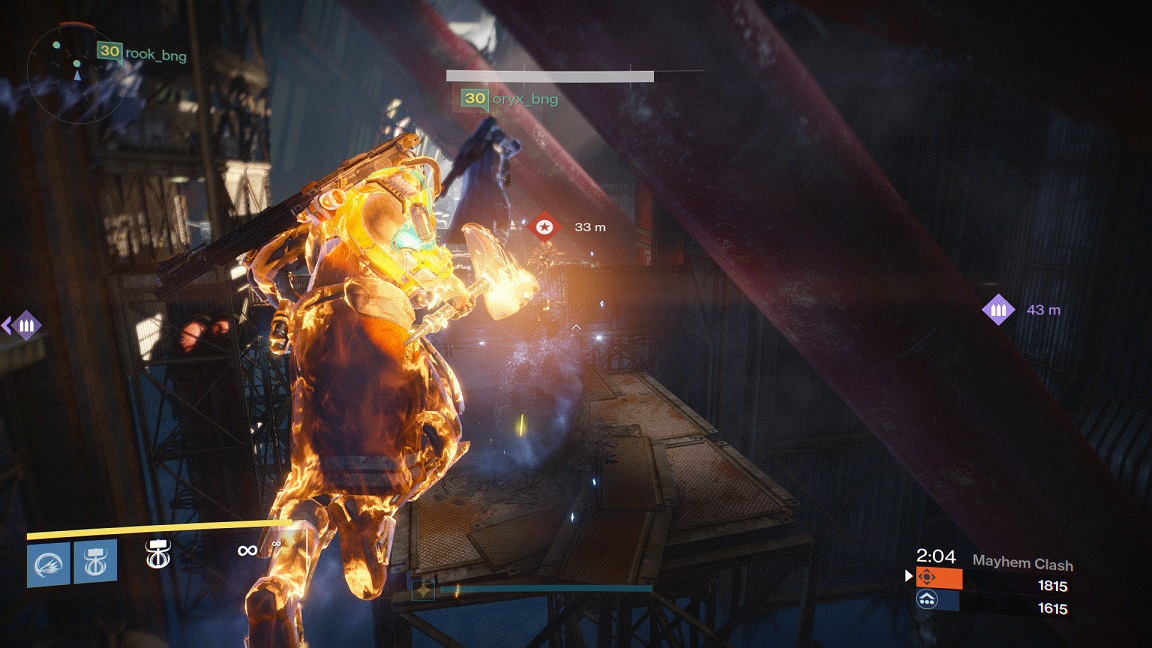Click the Mayhem Clash game mode label
Screen dimensions: 1152x648
coord(1022,564)
